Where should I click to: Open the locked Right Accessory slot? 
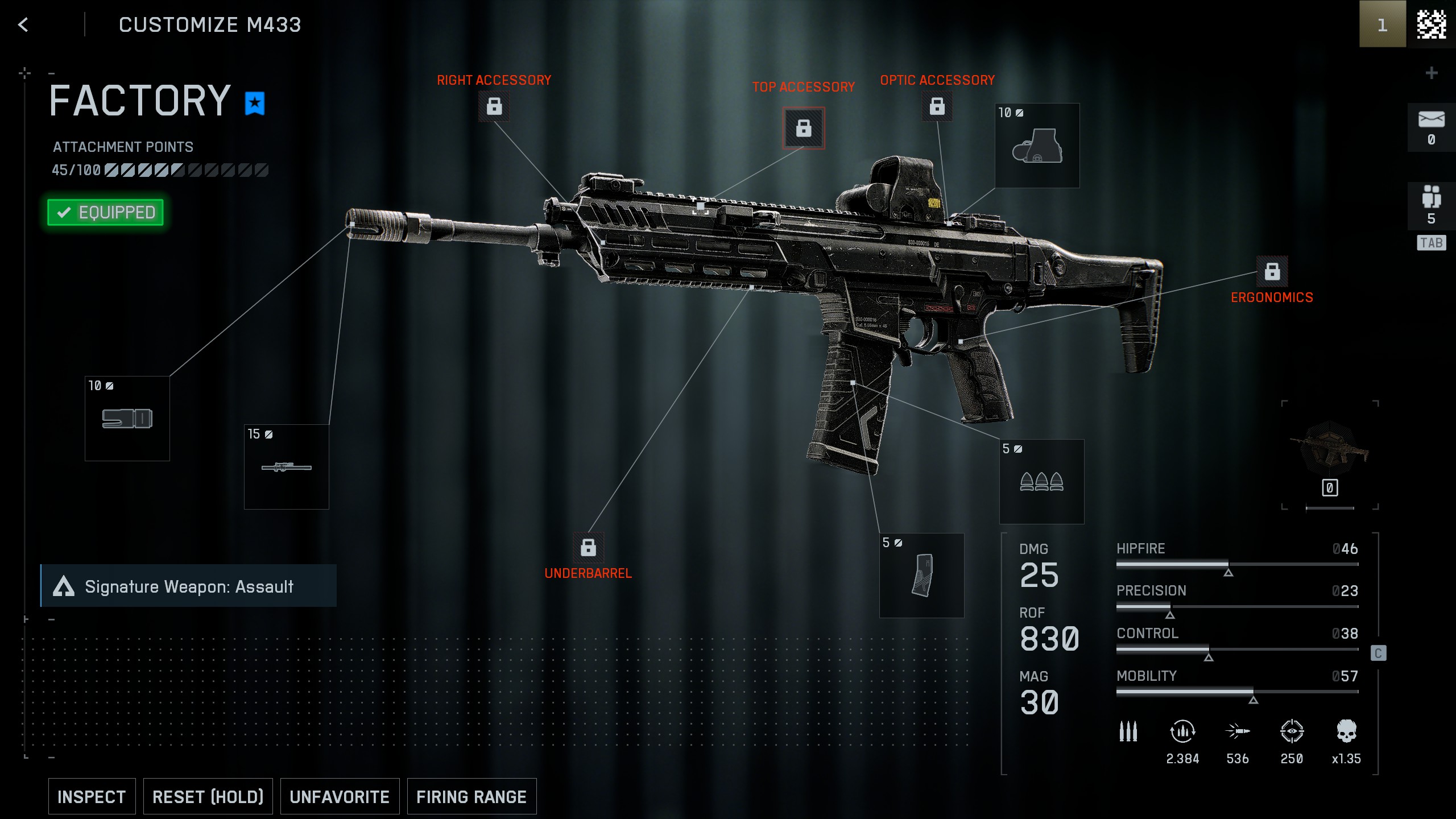point(494,106)
